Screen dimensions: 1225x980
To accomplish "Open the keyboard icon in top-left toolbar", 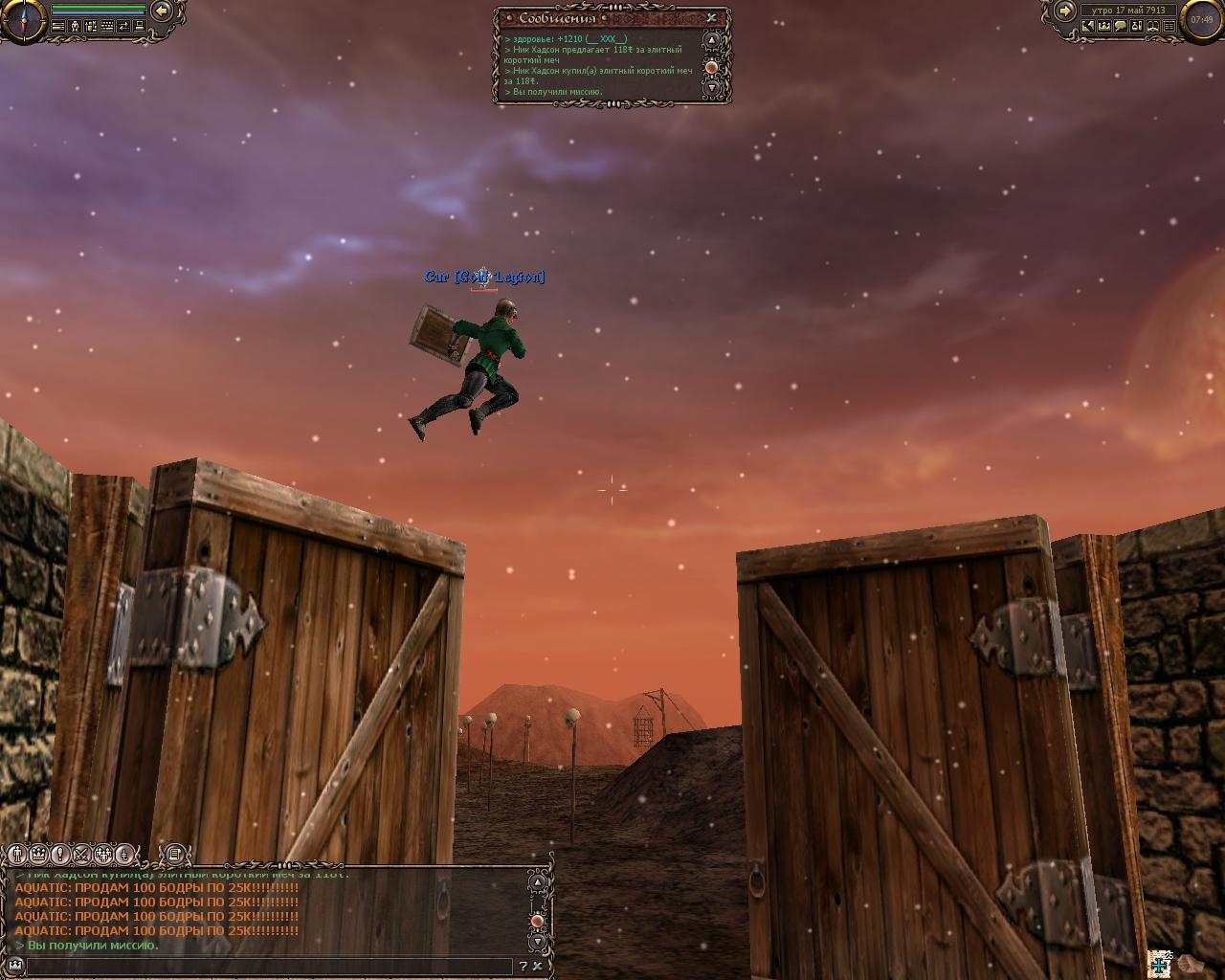I will [x=106, y=27].
